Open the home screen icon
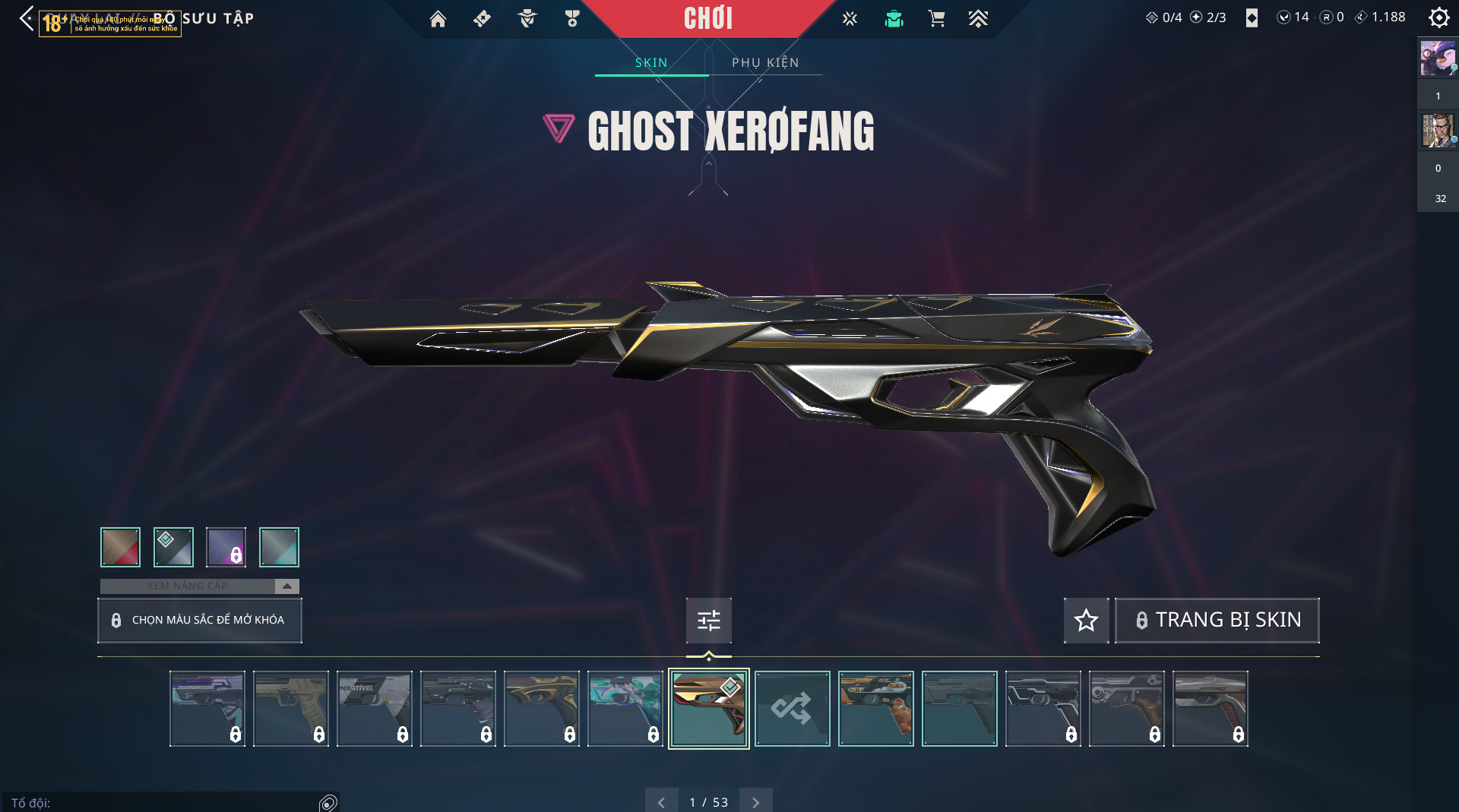Image resolution: width=1459 pixels, height=812 pixels. click(438, 19)
